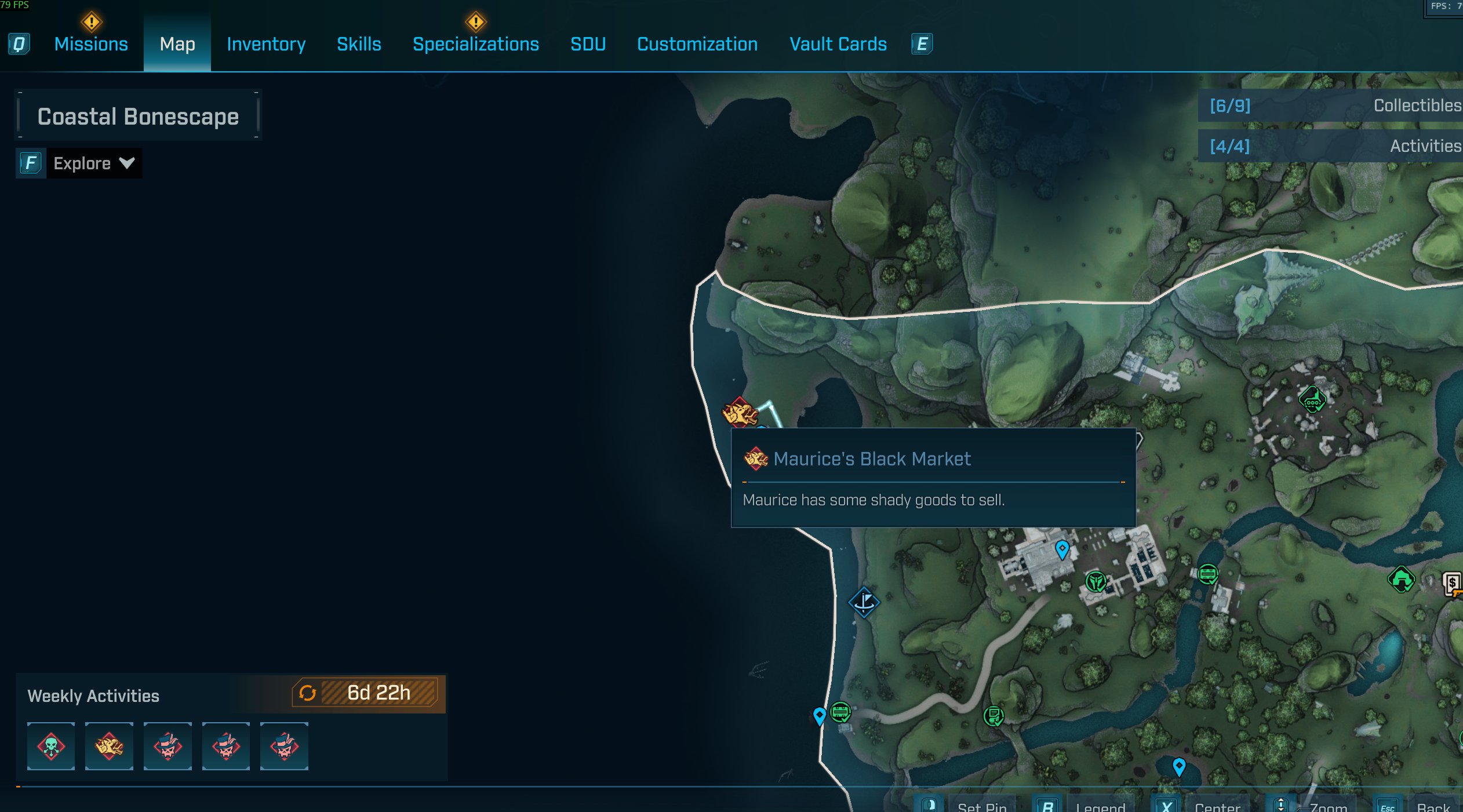Open the map Legend
Viewport: 1463px width, 812px height.
click(1100, 806)
